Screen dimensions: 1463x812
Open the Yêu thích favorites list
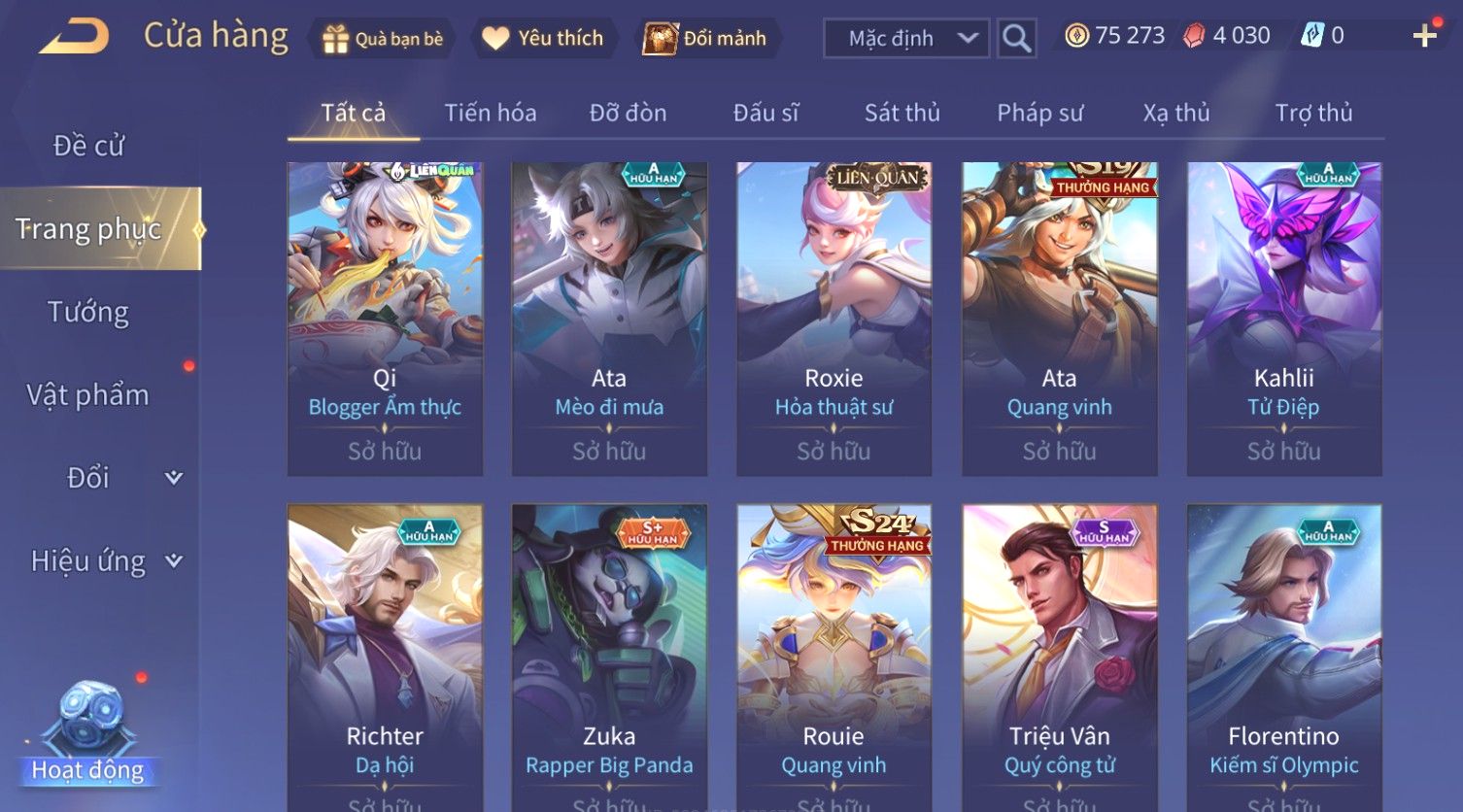tap(543, 39)
